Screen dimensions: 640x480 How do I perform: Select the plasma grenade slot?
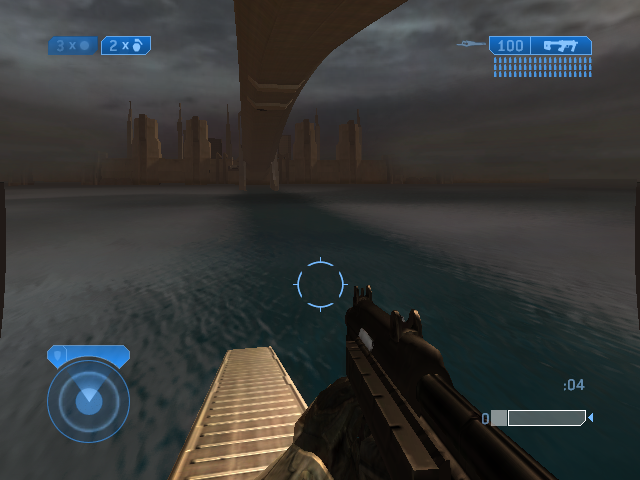pos(73,45)
